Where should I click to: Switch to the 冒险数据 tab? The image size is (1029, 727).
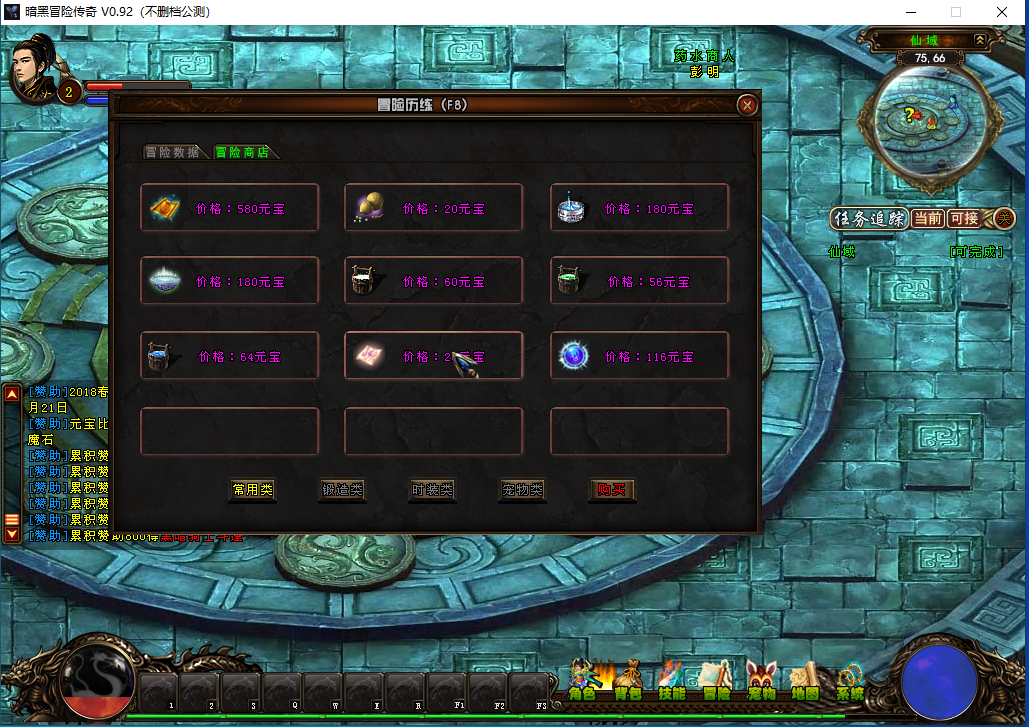pyautogui.click(x=172, y=152)
